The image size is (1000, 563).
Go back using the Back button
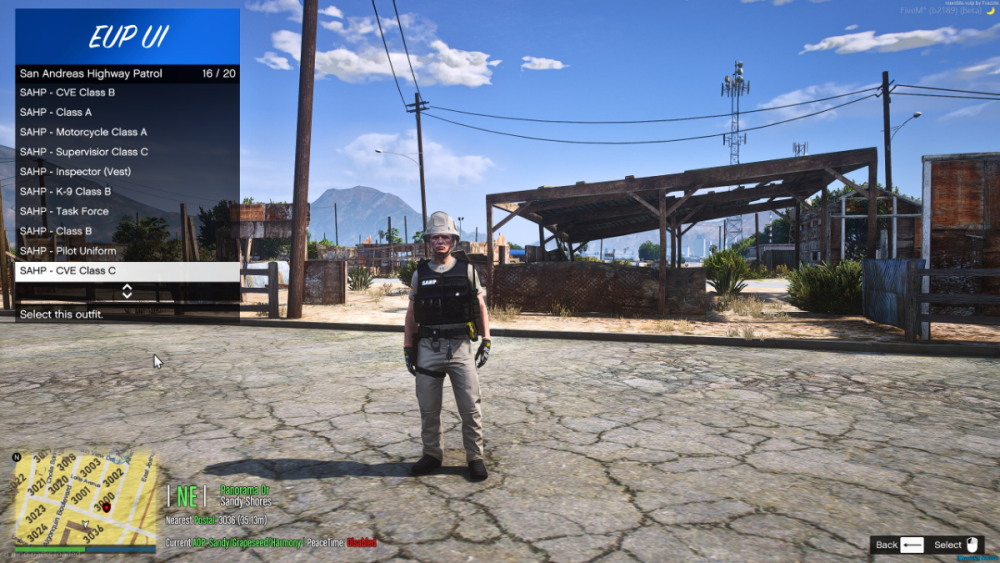click(x=898, y=545)
